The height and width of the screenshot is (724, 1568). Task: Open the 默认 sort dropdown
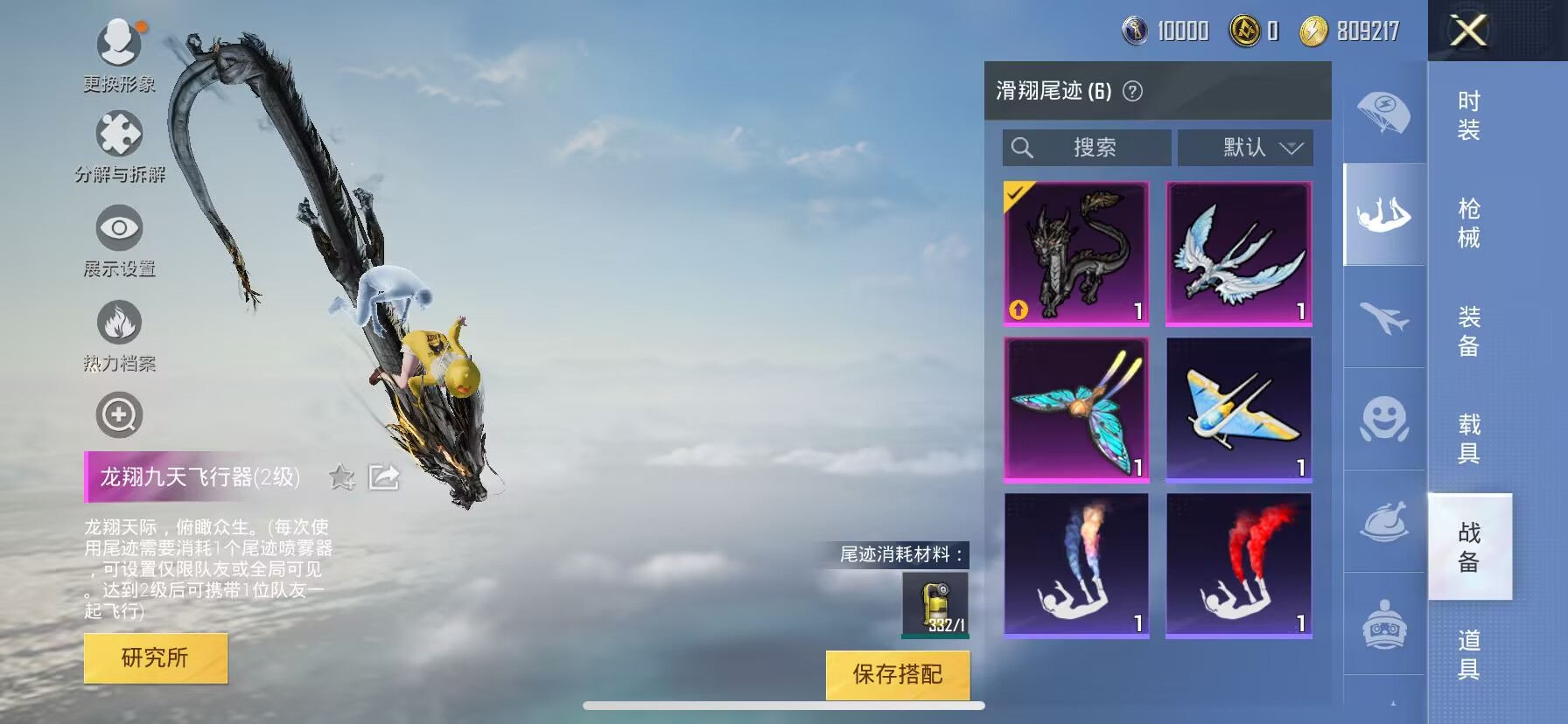[1245, 148]
